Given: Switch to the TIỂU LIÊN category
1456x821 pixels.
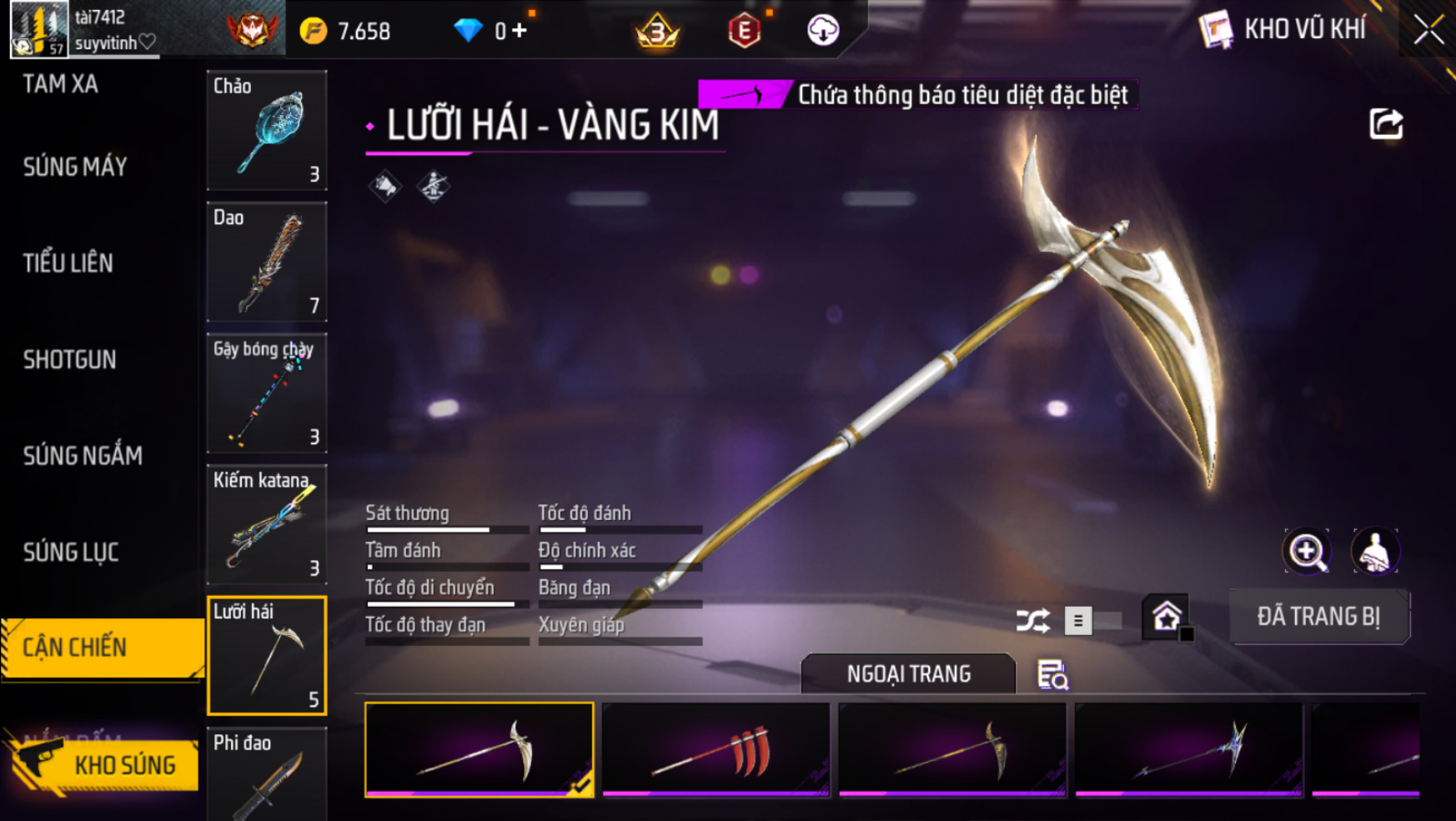Looking at the screenshot, I should pyautogui.click(x=68, y=263).
